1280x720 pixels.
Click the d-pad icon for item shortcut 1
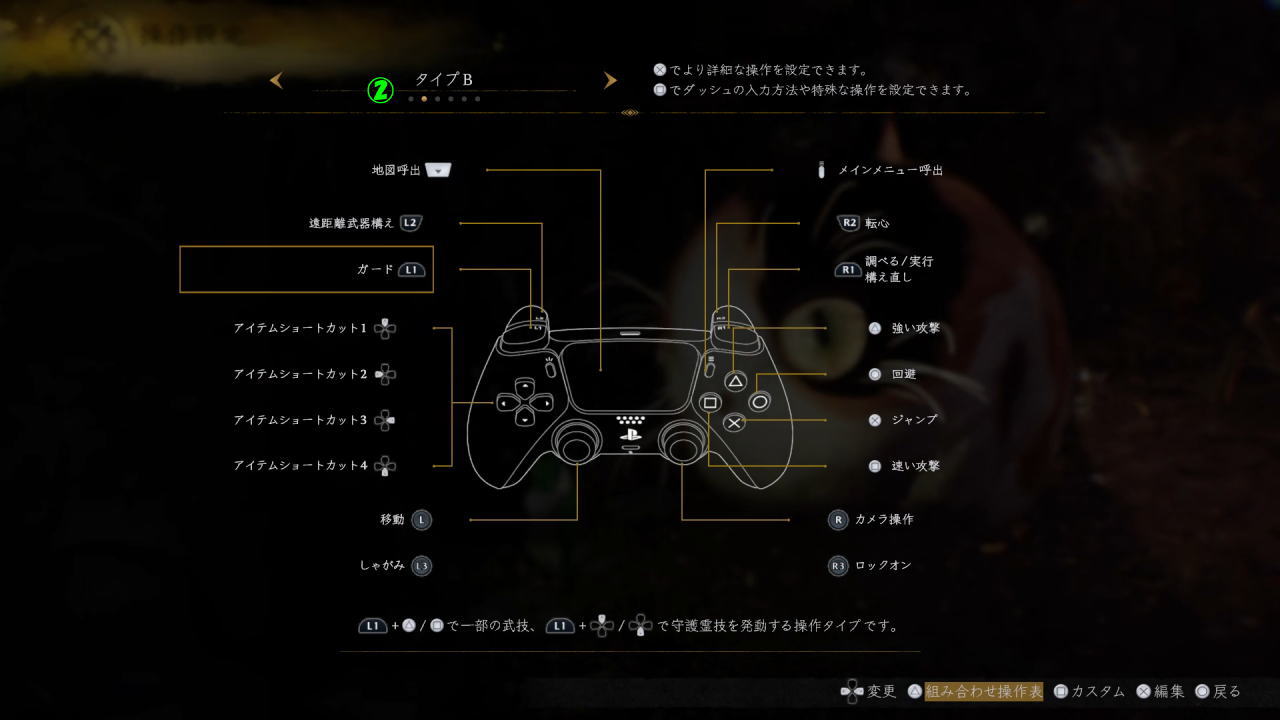(383, 327)
